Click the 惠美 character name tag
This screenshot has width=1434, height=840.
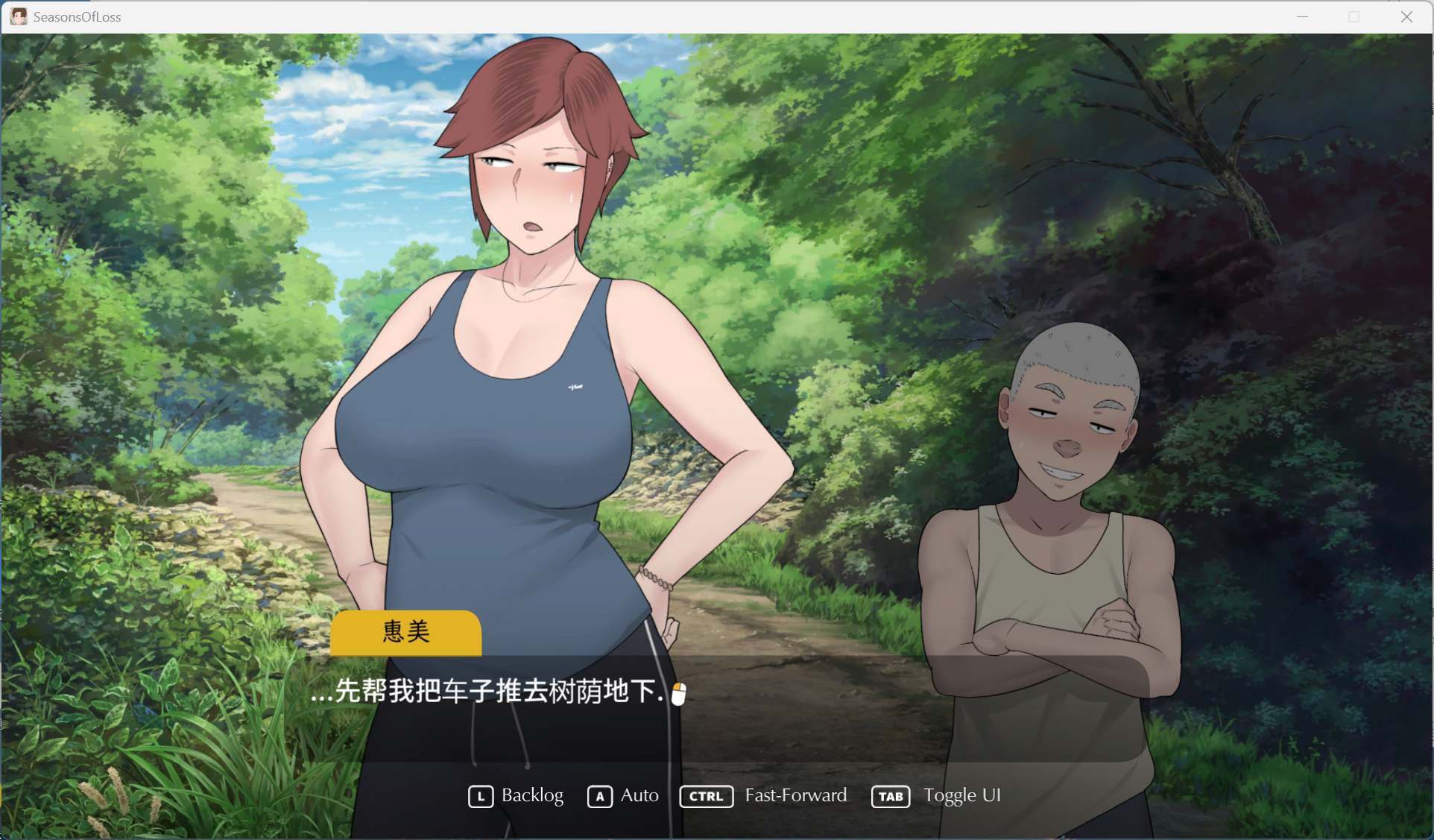click(x=405, y=633)
